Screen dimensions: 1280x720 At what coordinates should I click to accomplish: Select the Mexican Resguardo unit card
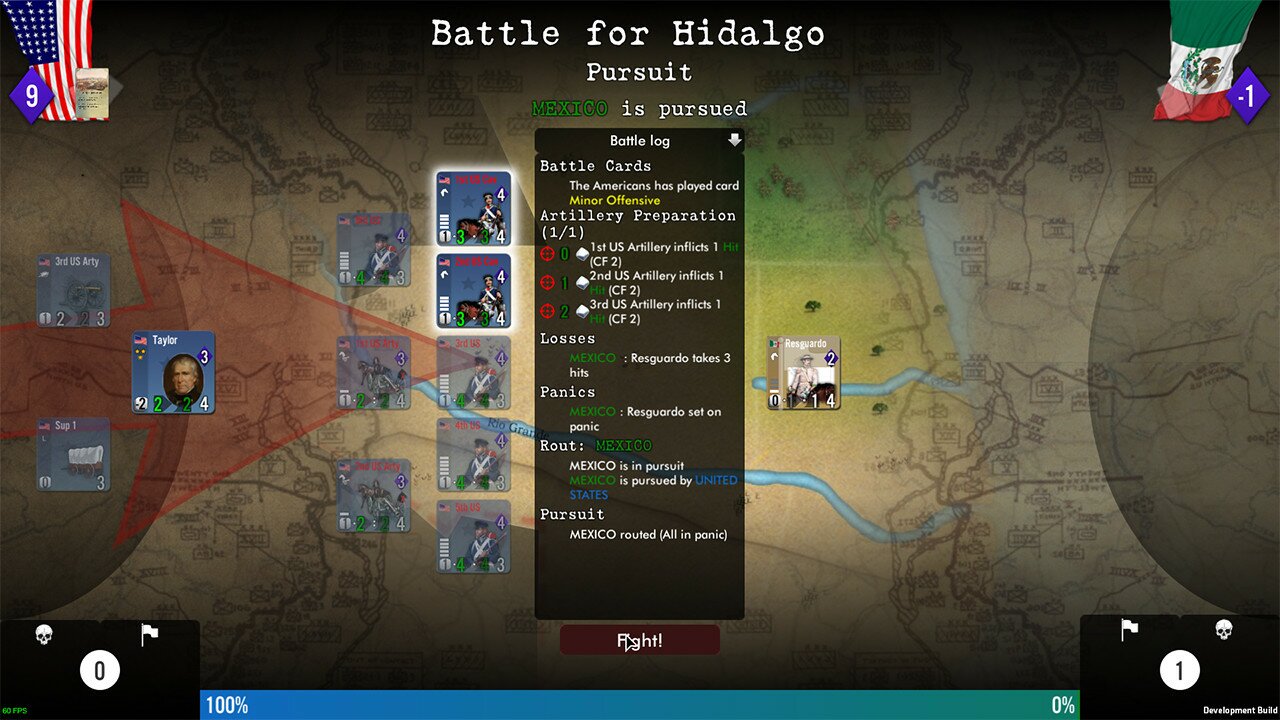804,373
